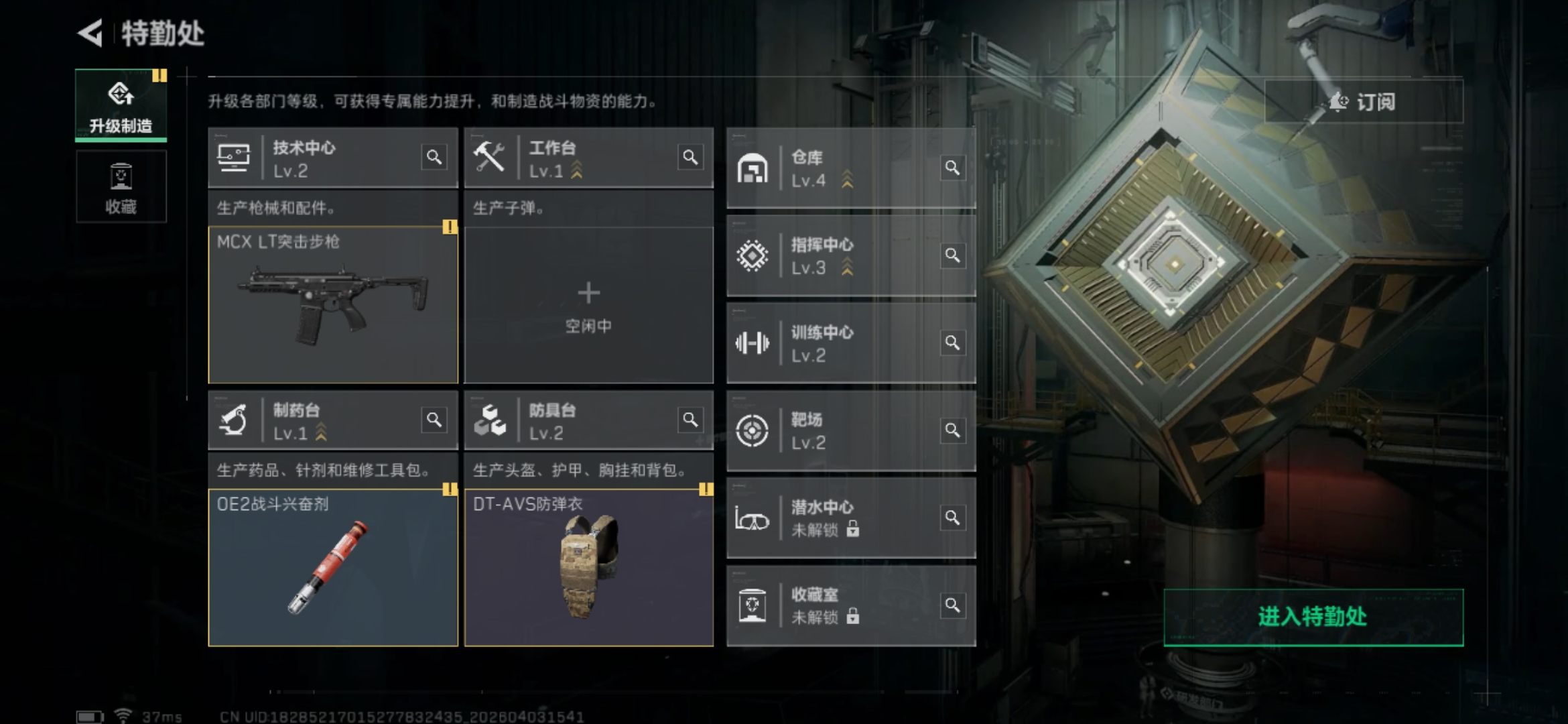
Task: View 制药台 details via magnifier icon
Action: (434, 420)
